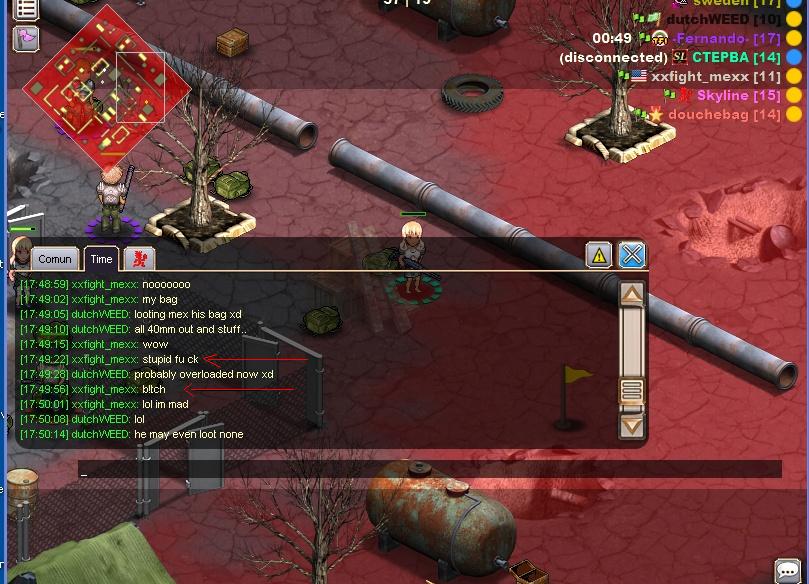Click the chat scroll up arrow
809x584 pixels.
coord(631,295)
